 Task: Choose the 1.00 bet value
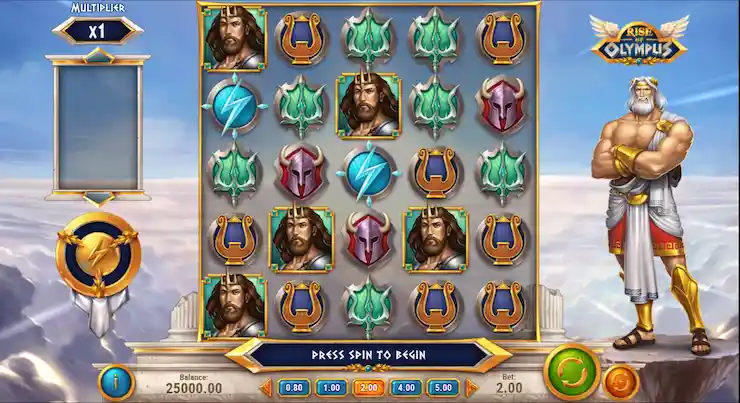330,387
